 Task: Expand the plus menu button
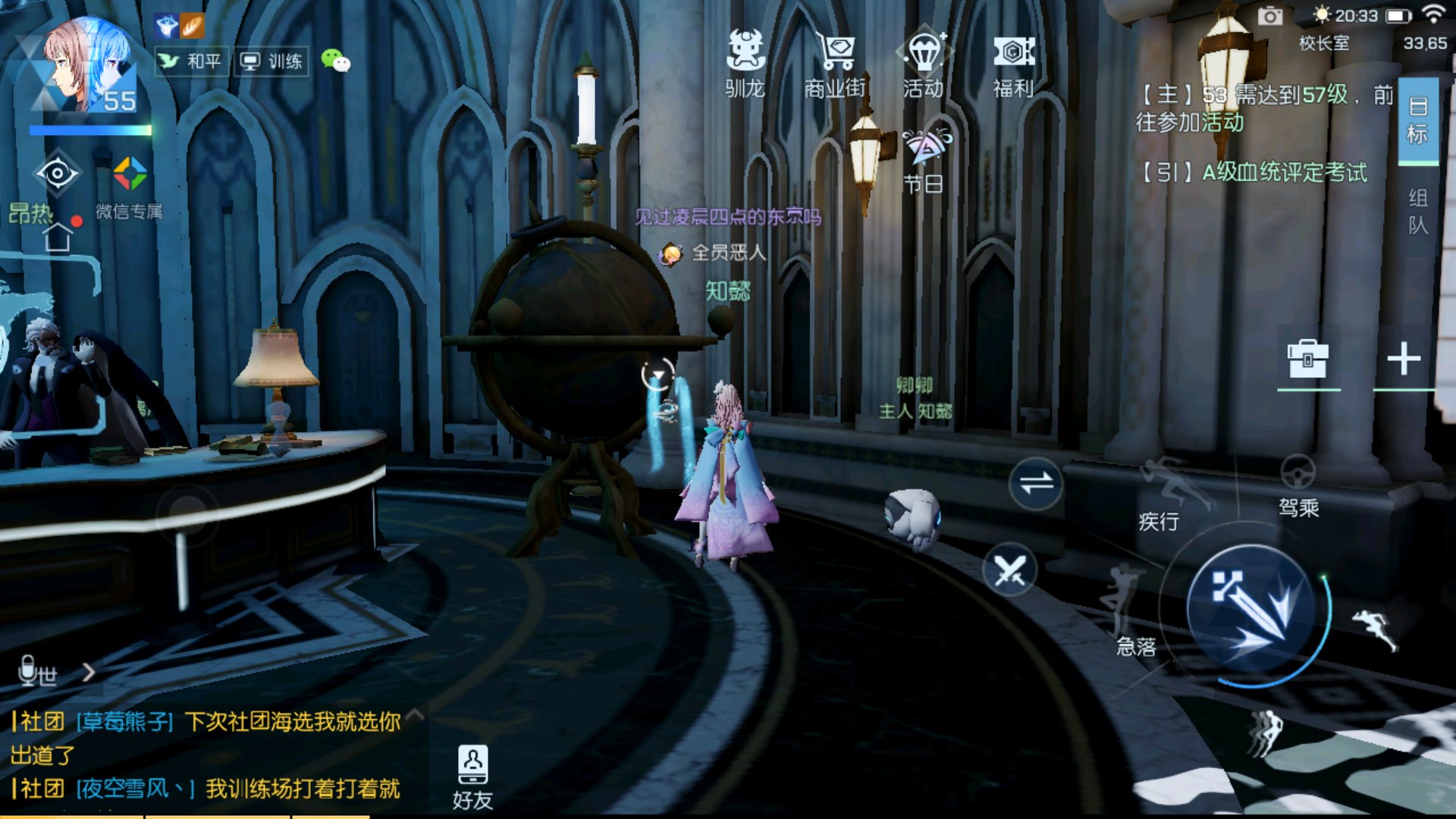point(1404,359)
